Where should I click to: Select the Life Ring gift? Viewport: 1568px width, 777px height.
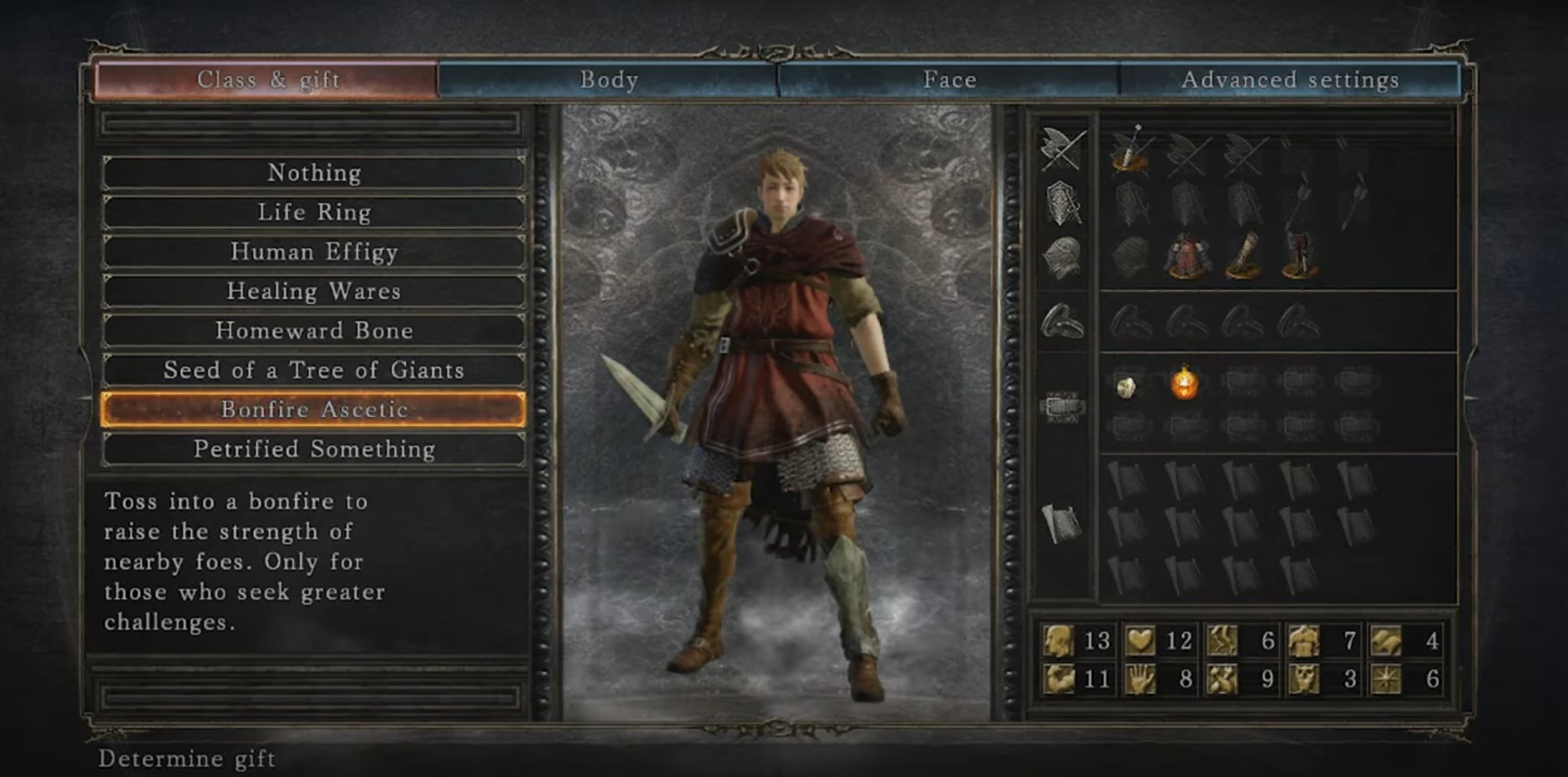pos(314,212)
